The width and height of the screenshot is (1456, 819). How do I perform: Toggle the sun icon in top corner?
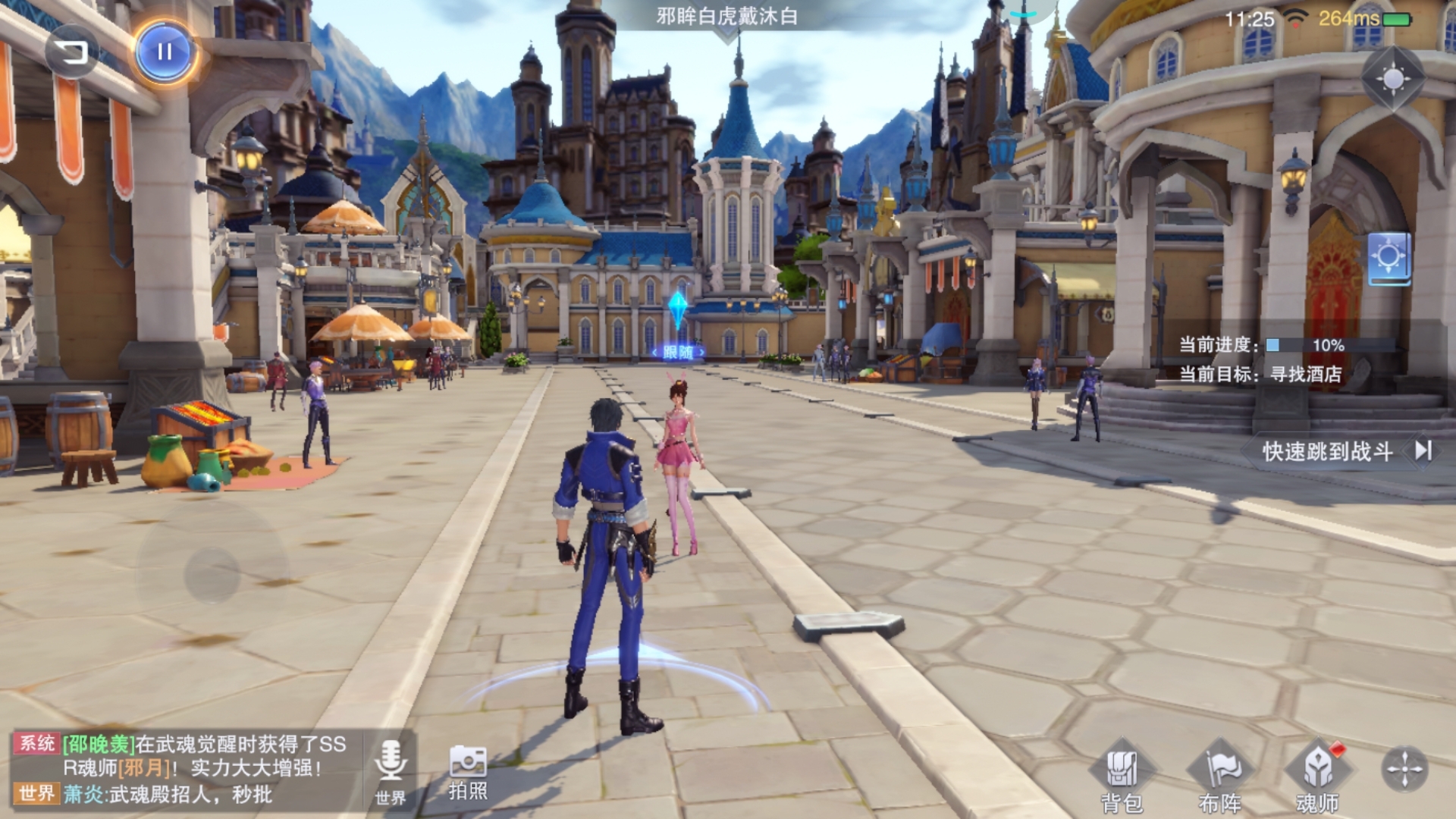coord(1393,78)
